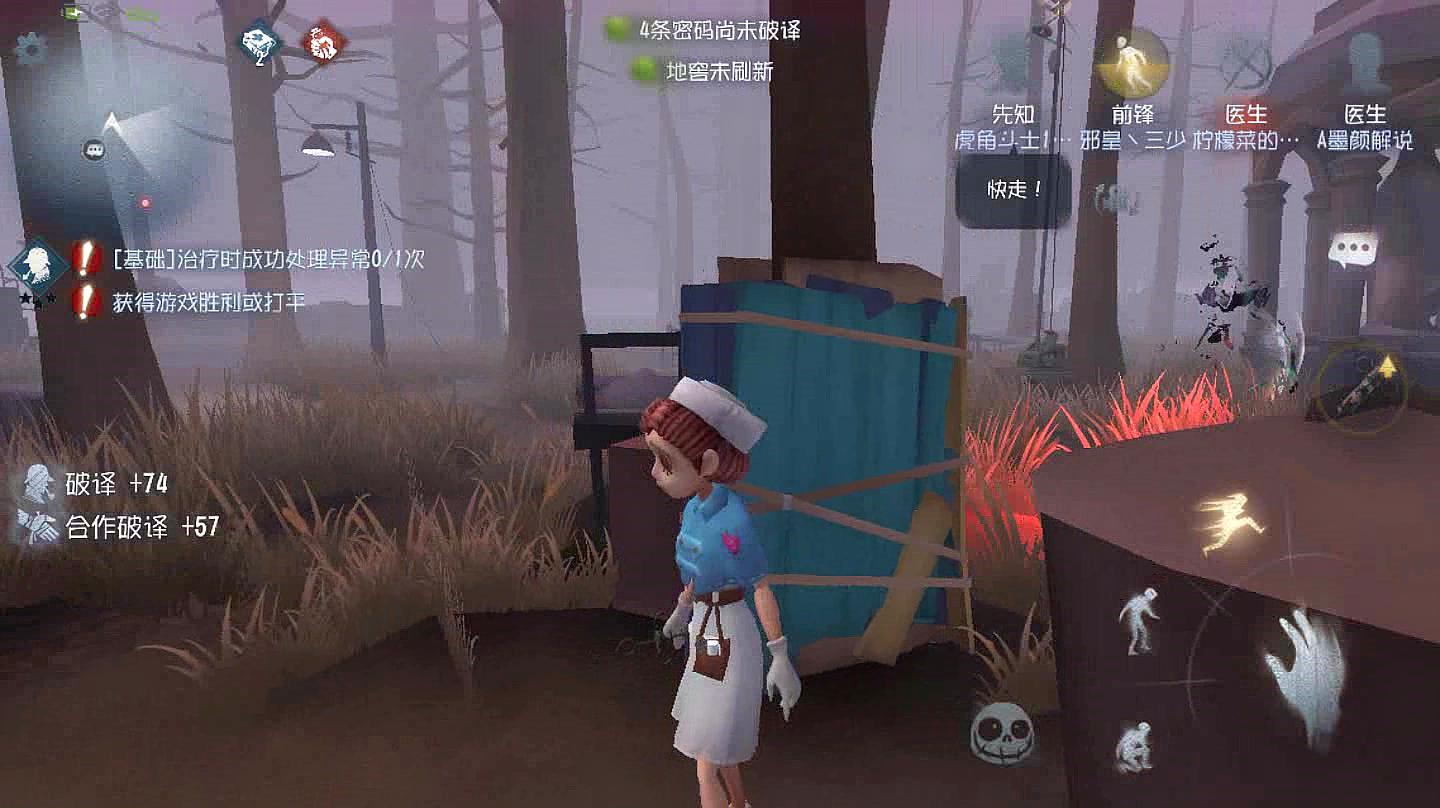Click the small chat bubble icon on left
The width and height of the screenshot is (1440, 808).
[x=93, y=148]
